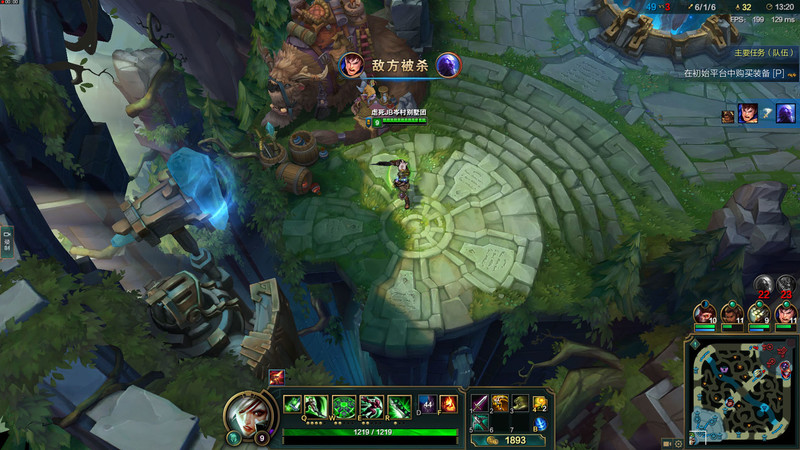
Task: Click the passive ability icon beside Q
Action: pyautogui.click(x=293, y=405)
